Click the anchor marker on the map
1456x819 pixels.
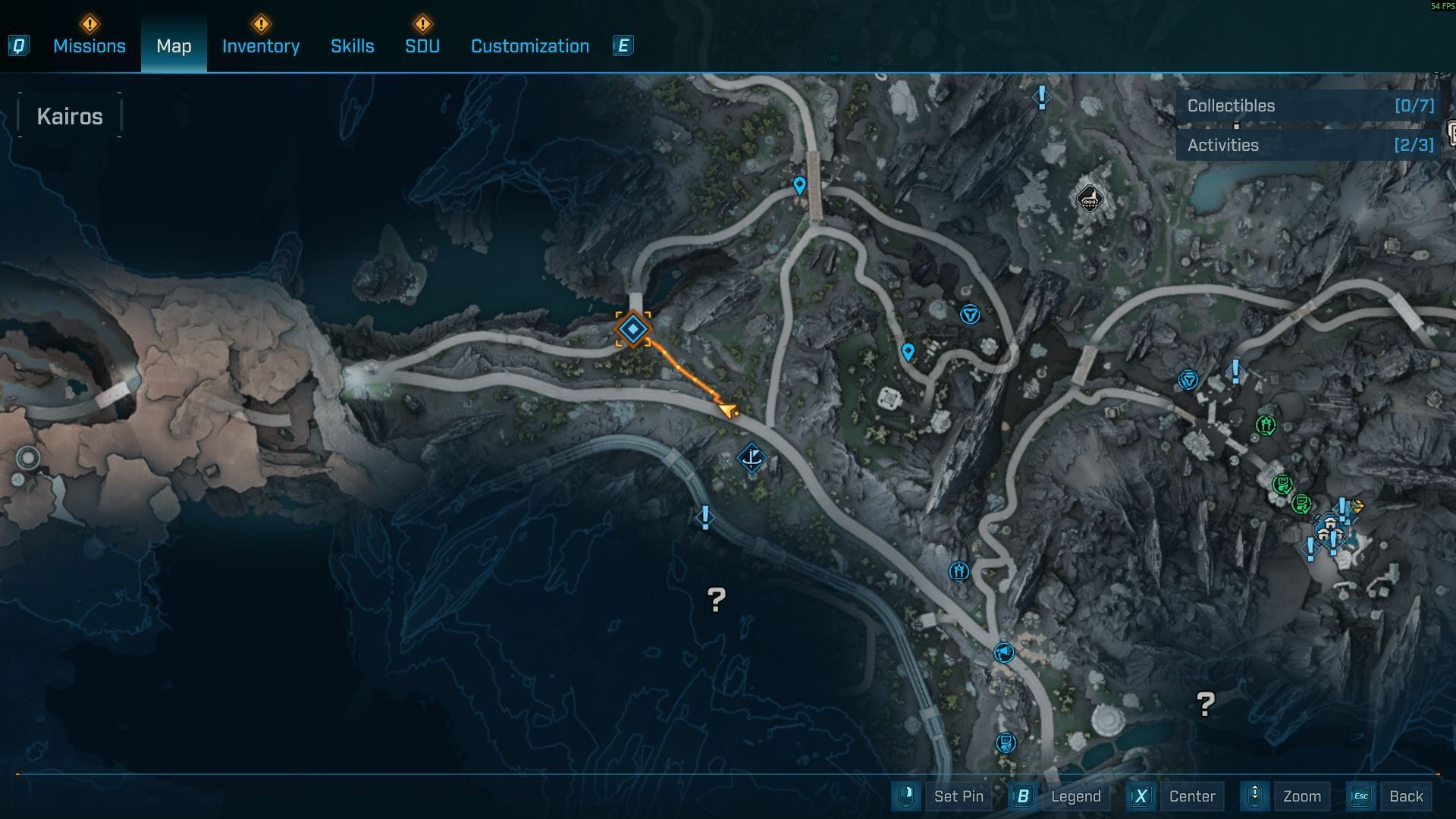click(752, 457)
